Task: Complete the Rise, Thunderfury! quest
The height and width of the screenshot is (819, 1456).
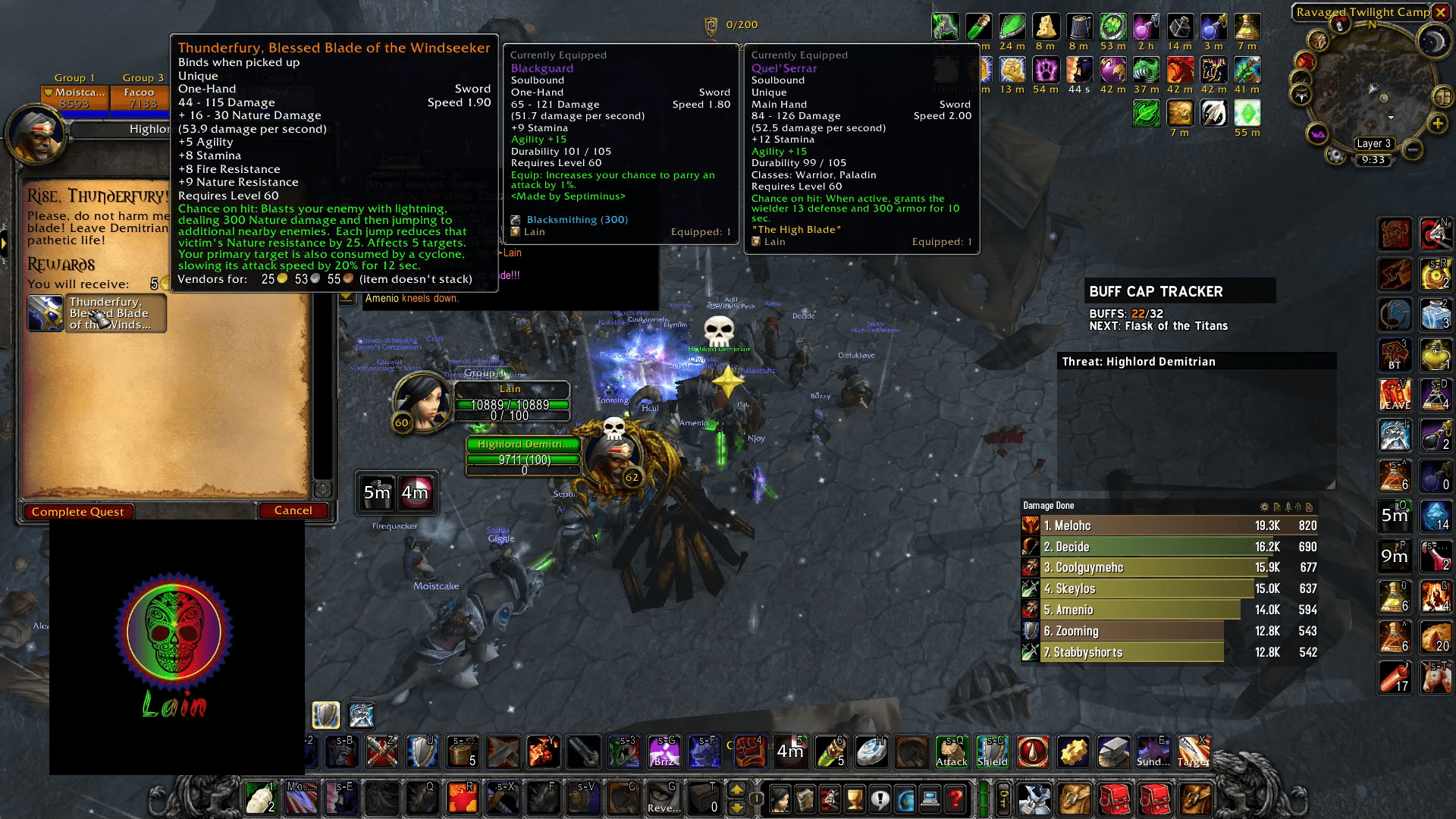Action: point(78,512)
